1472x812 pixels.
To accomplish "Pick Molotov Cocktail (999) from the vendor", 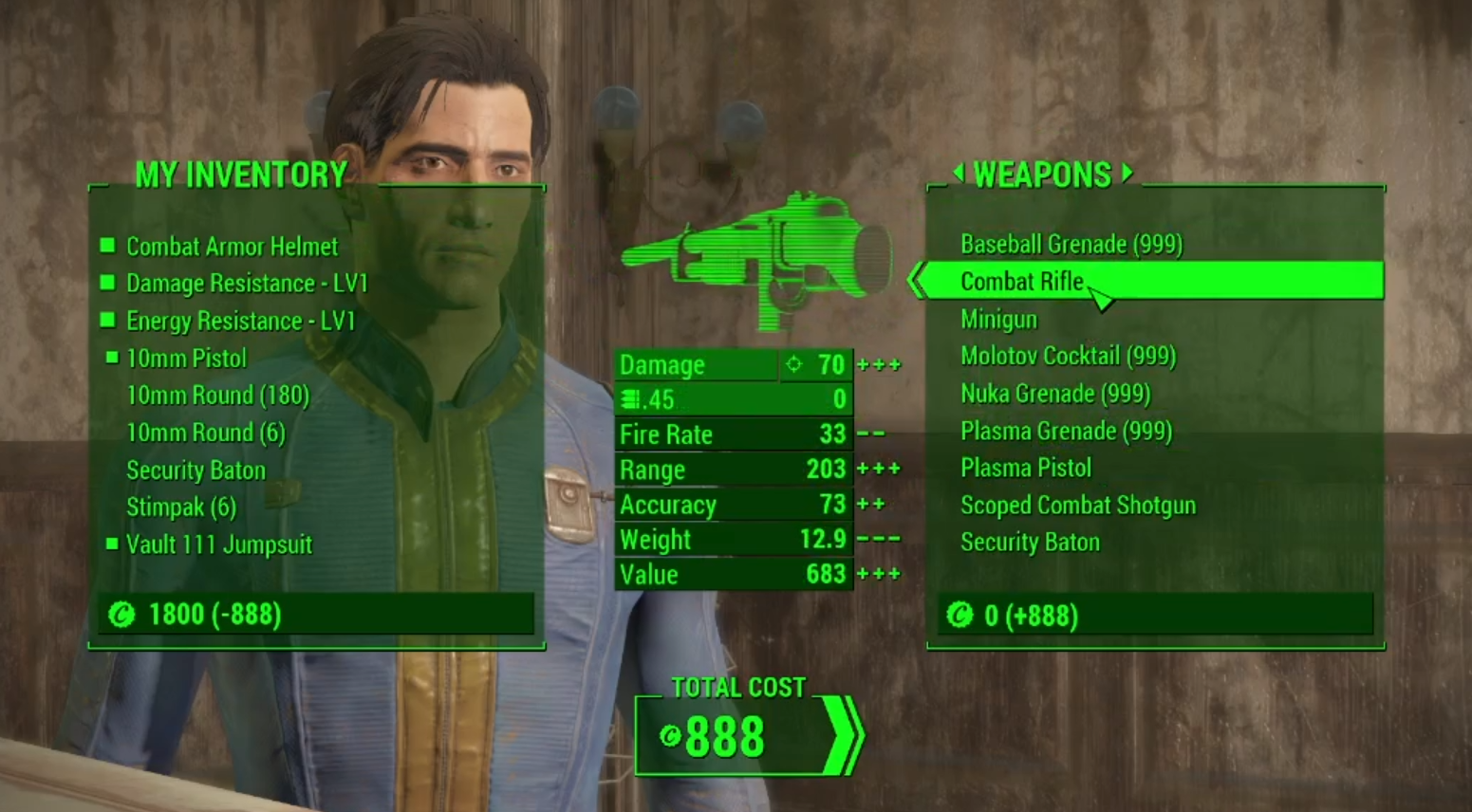I will coord(1068,357).
